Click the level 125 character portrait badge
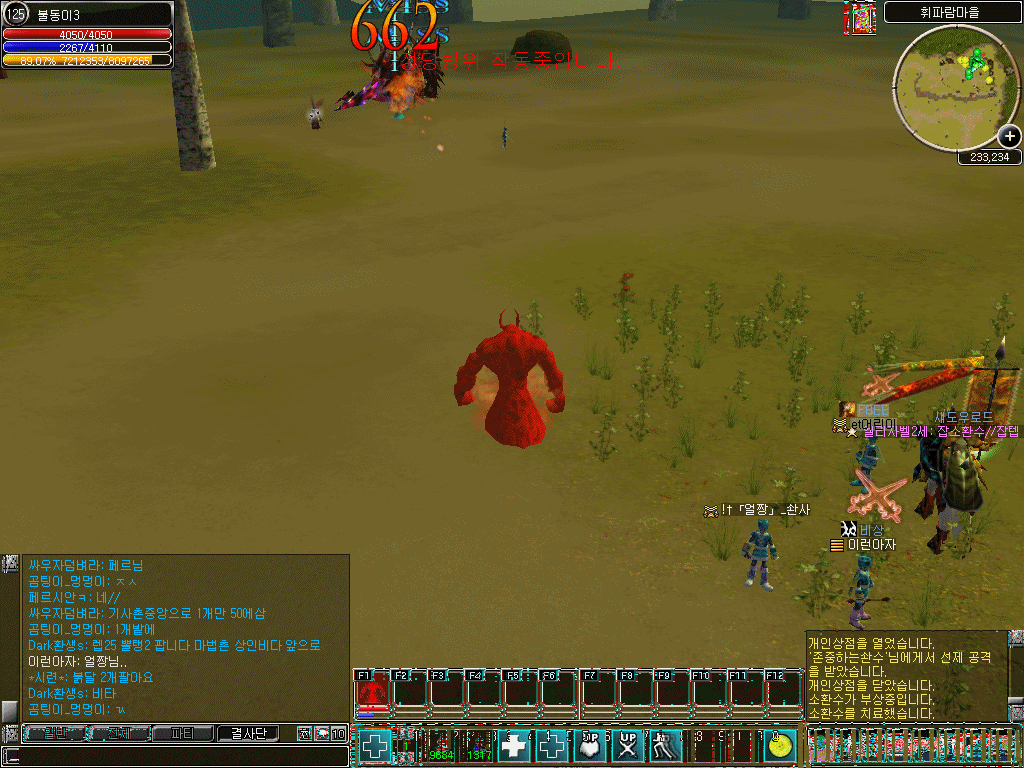The image size is (1024, 768). point(17,14)
